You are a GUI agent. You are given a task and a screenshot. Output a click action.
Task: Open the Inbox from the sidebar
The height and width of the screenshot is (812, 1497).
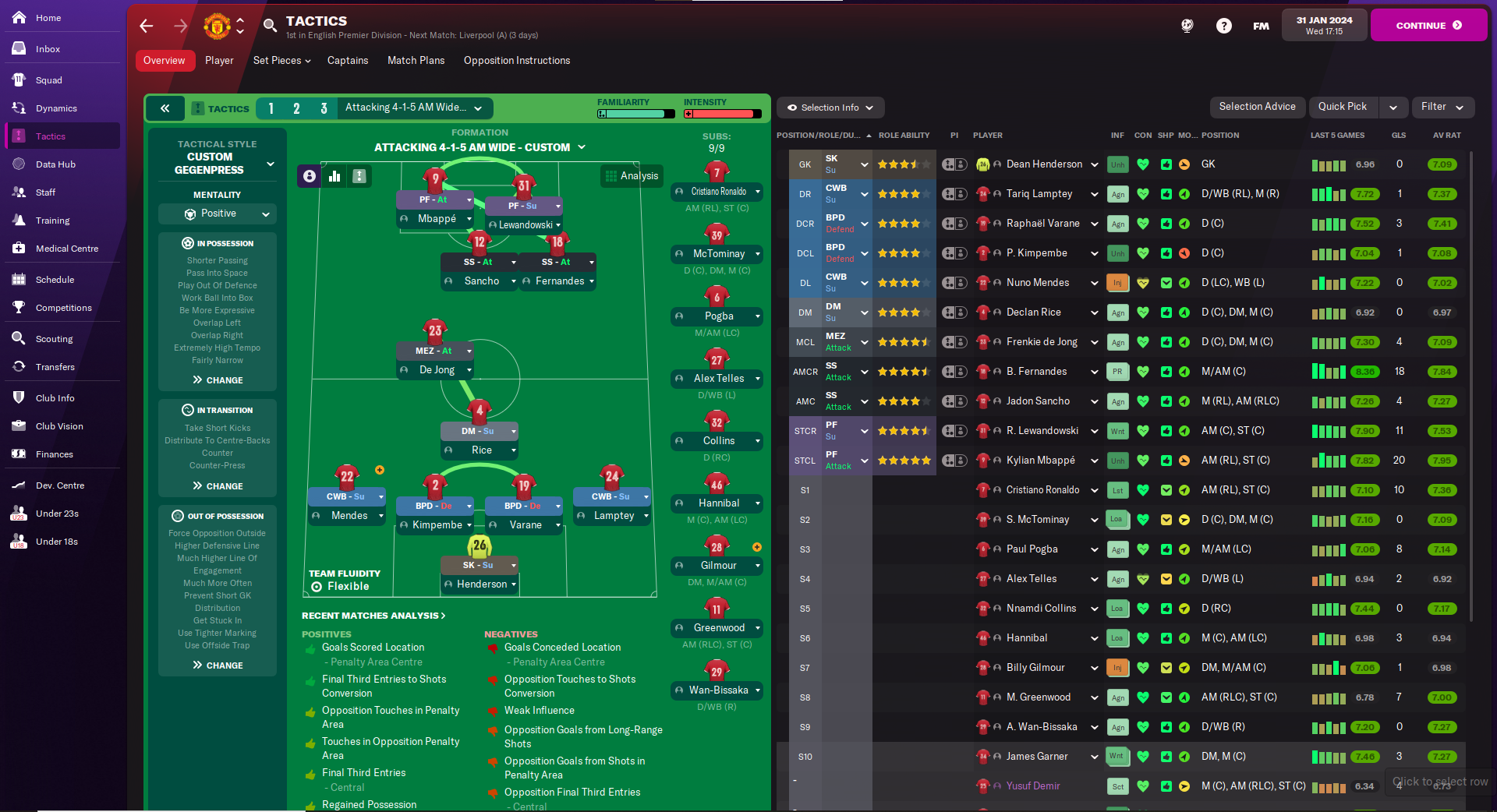(48, 49)
